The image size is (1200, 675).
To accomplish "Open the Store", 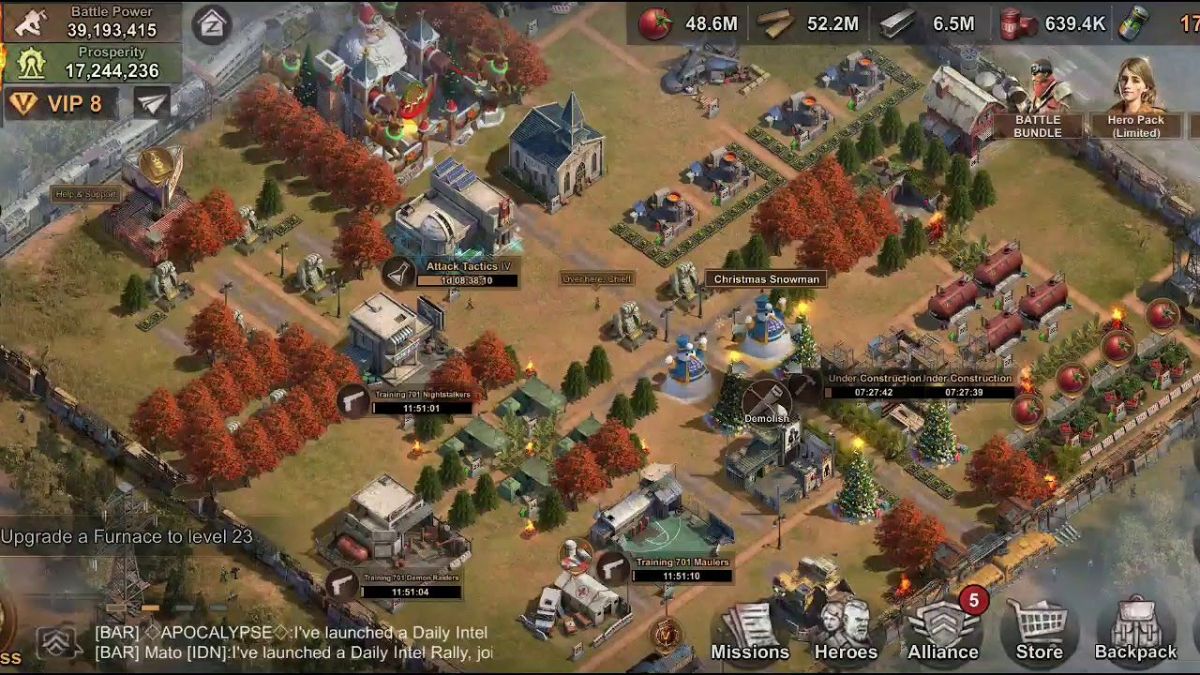I will point(1039,632).
